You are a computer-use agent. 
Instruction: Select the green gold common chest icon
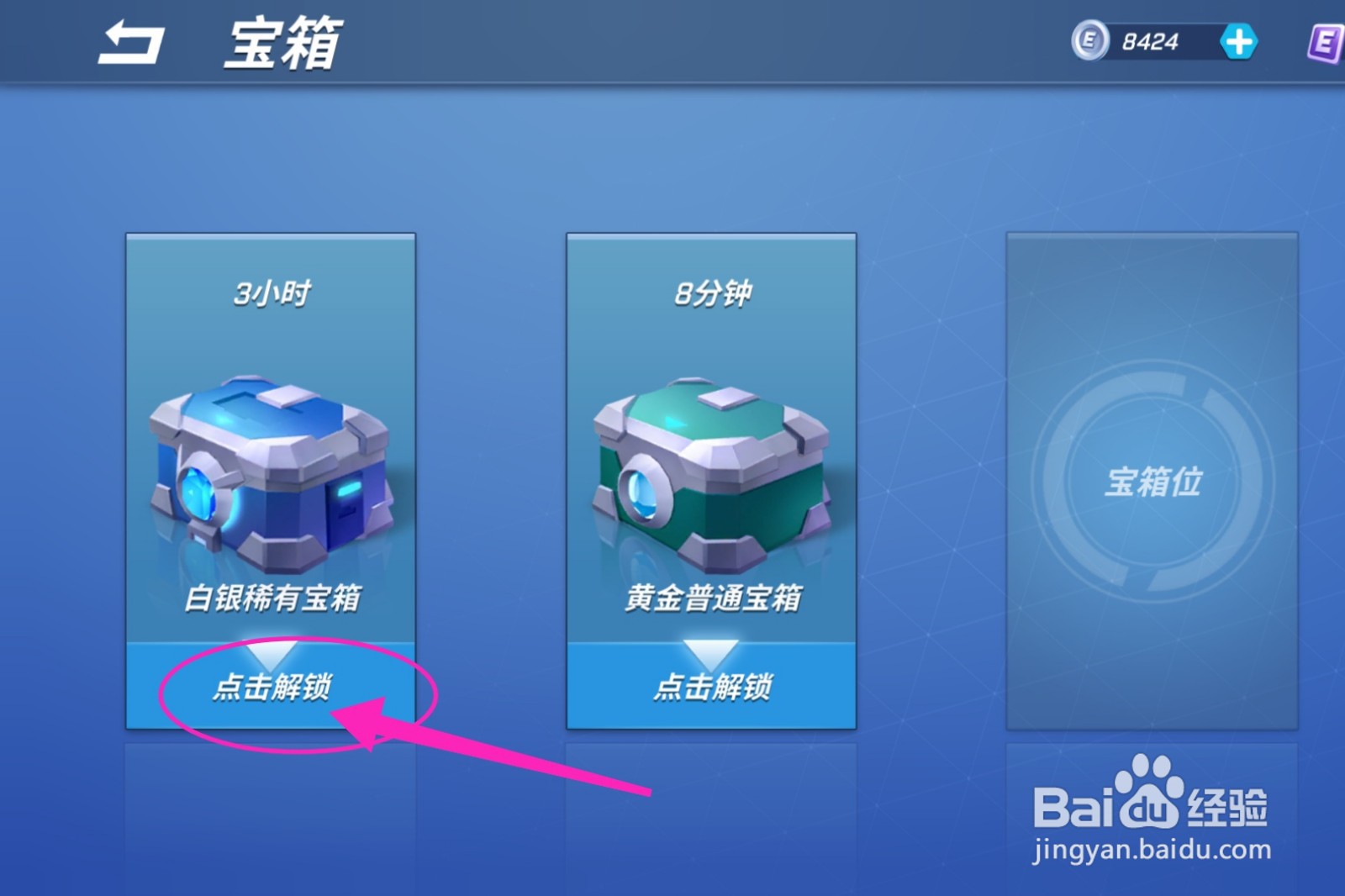pos(710,471)
